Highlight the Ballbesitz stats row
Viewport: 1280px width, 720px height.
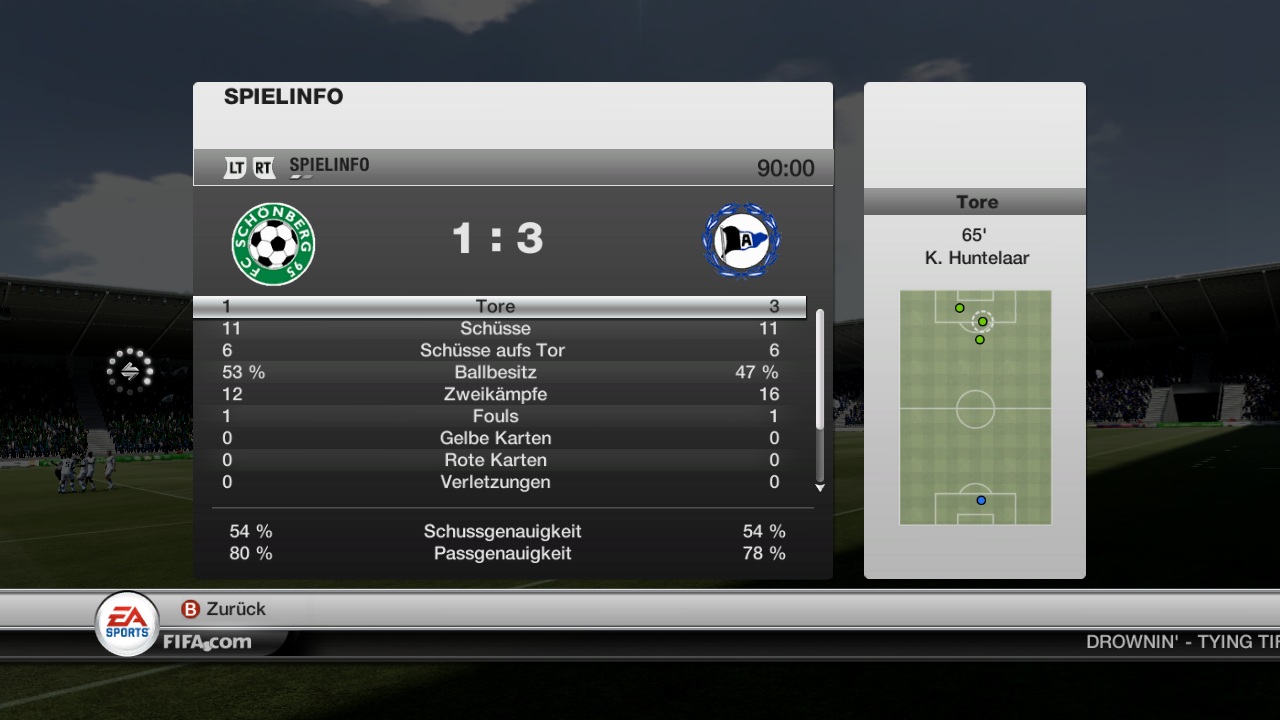[498, 372]
